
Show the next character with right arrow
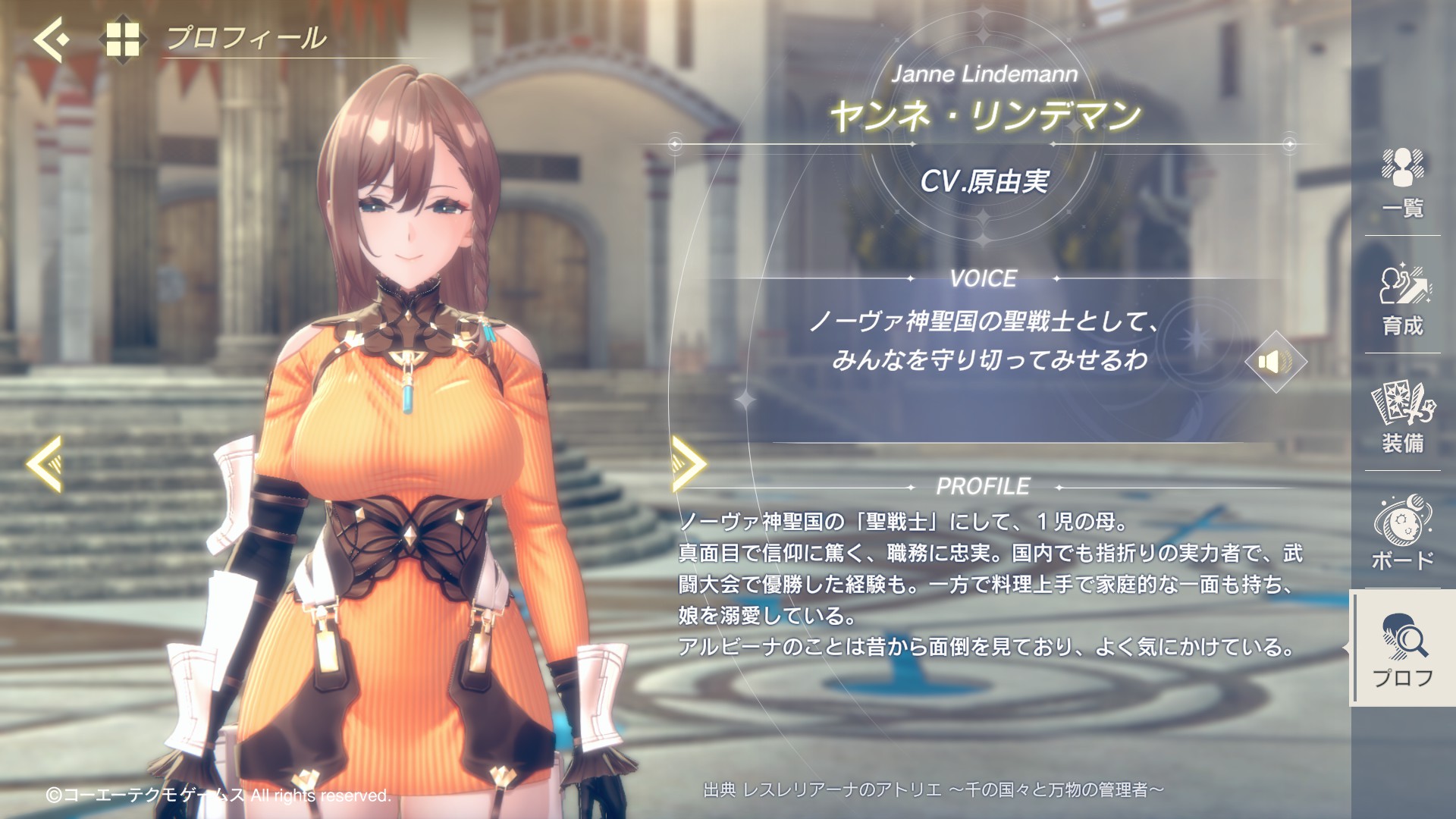tap(689, 463)
